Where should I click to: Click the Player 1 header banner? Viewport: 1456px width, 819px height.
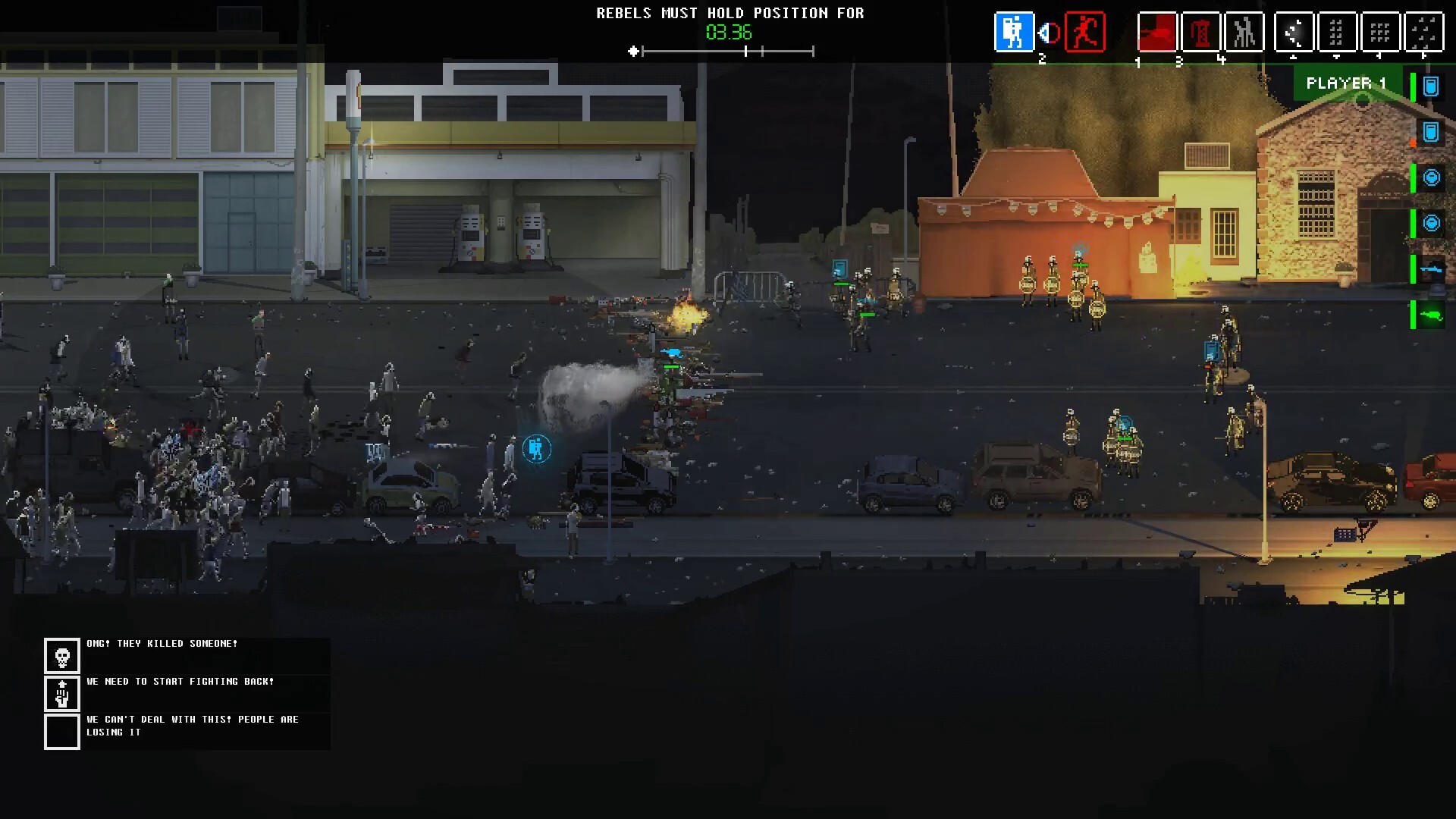[1347, 83]
